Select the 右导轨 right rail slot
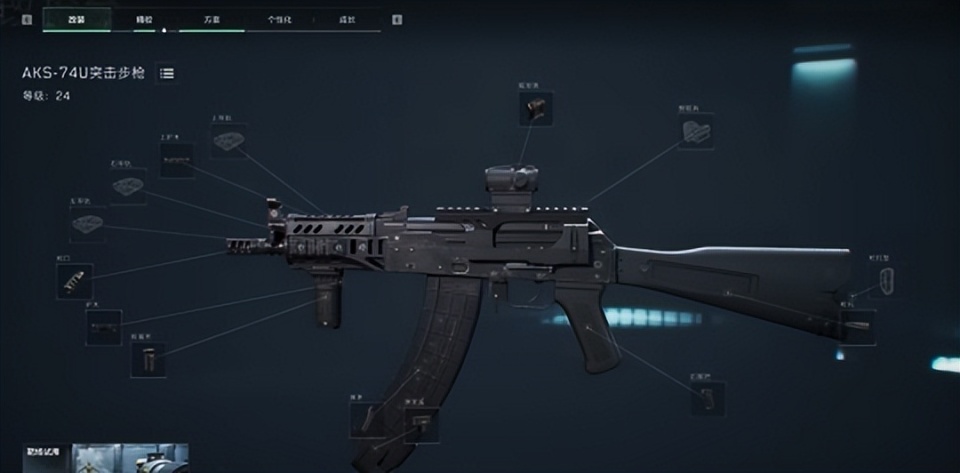The width and height of the screenshot is (960, 473). tap(128, 185)
